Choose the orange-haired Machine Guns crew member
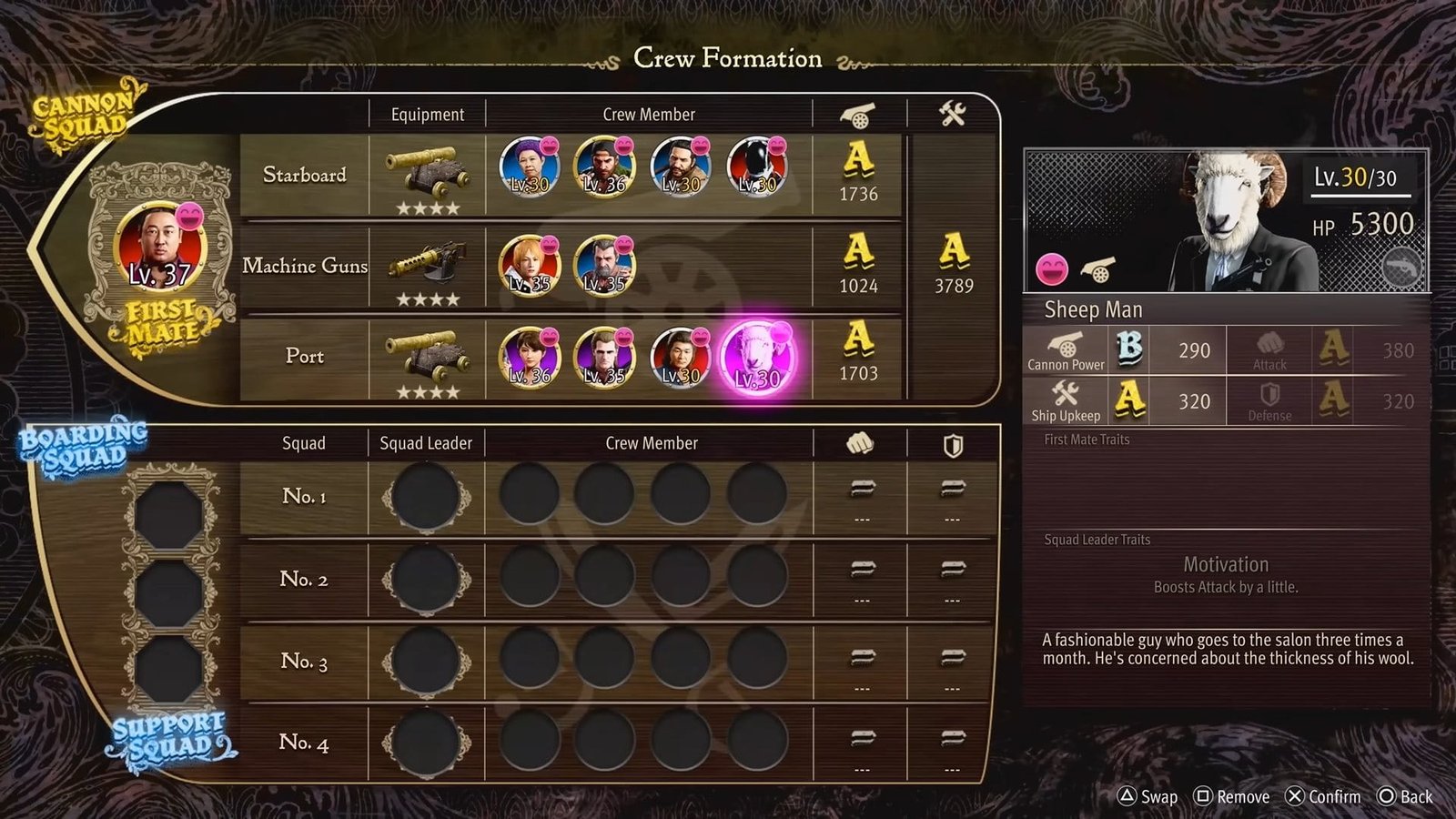Image resolution: width=1456 pixels, height=819 pixels. 529,265
